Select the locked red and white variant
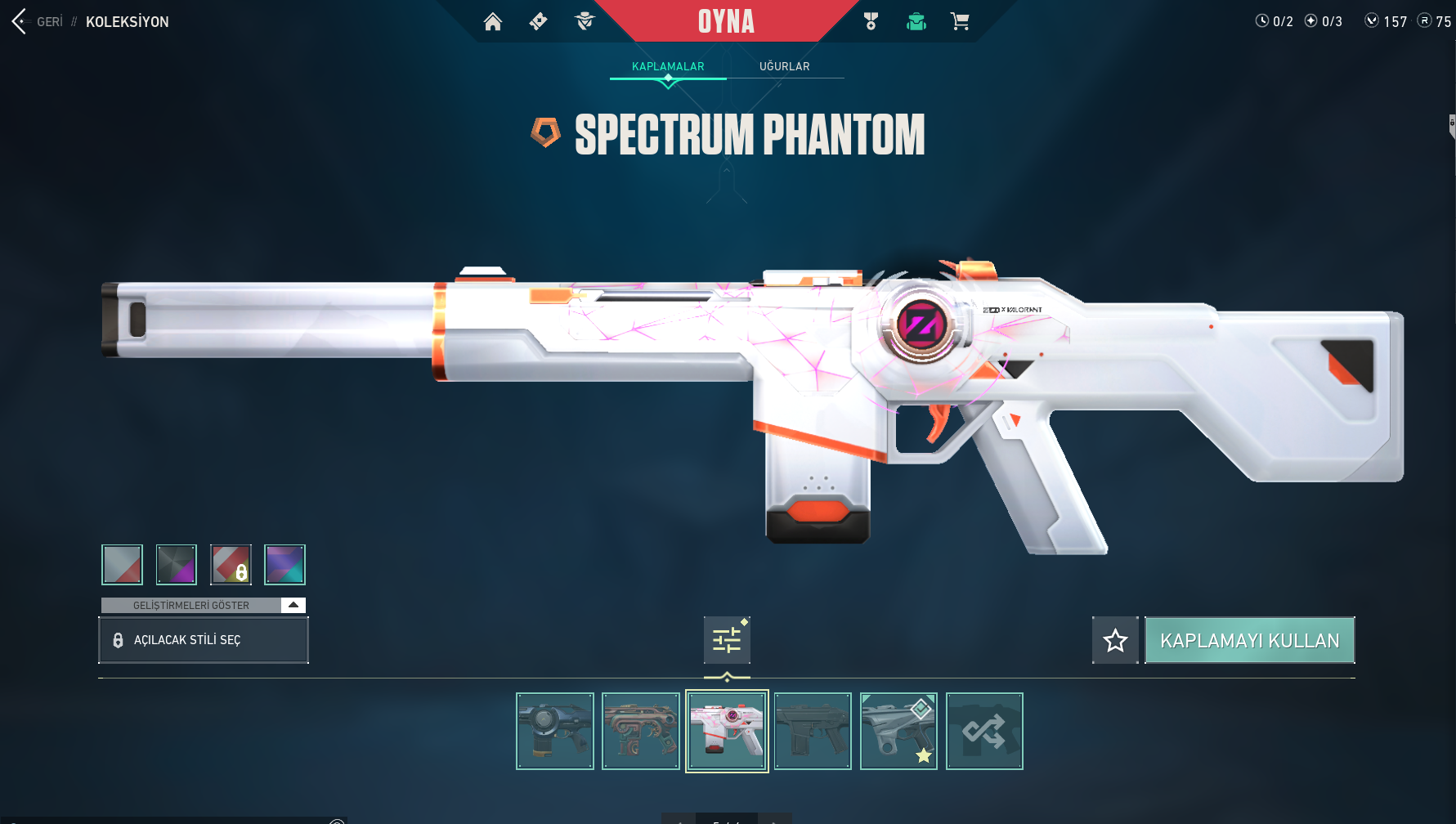Image resolution: width=1456 pixels, height=824 pixels. click(x=231, y=565)
